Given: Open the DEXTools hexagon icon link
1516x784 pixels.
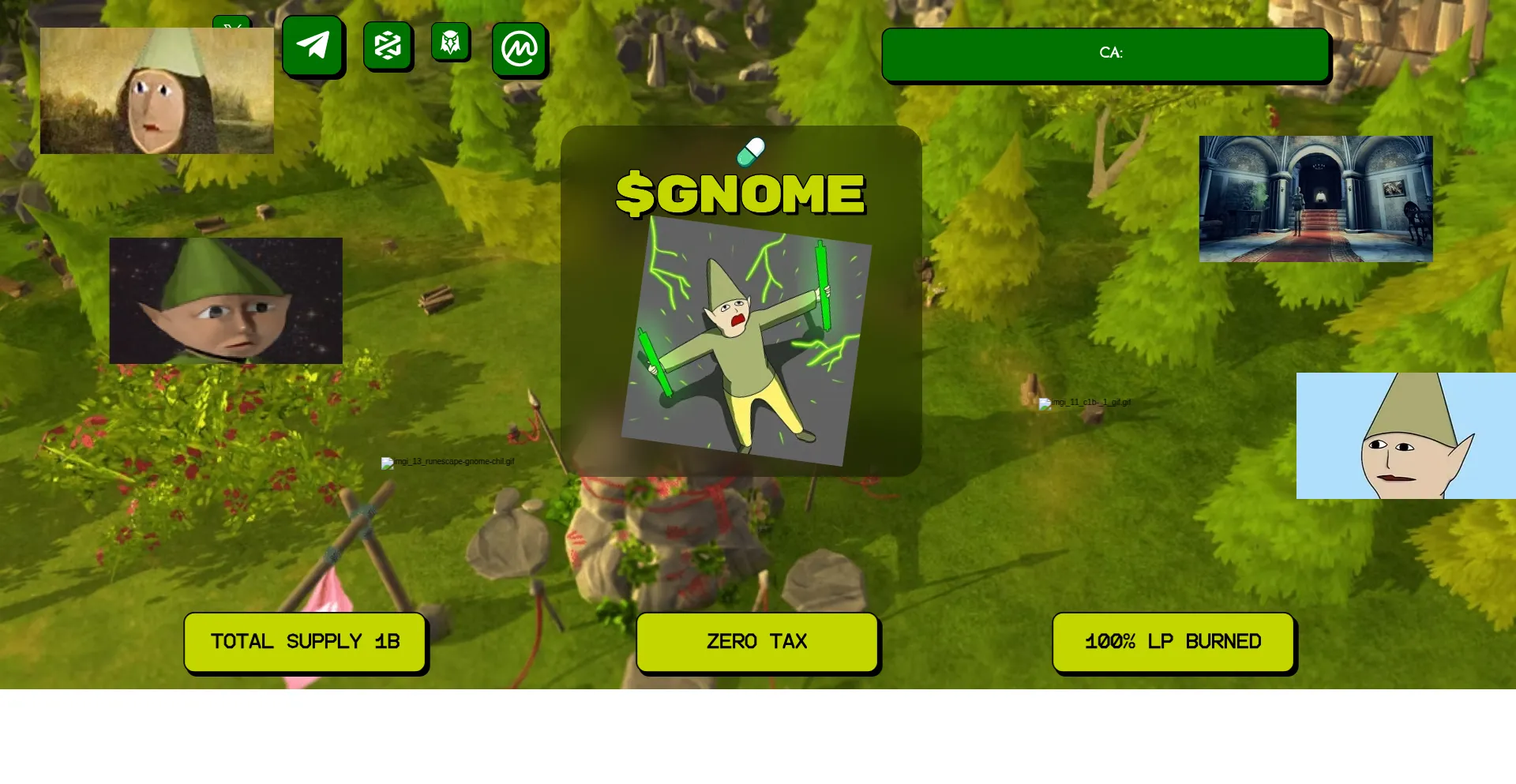Looking at the screenshot, I should tap(387, 45).
